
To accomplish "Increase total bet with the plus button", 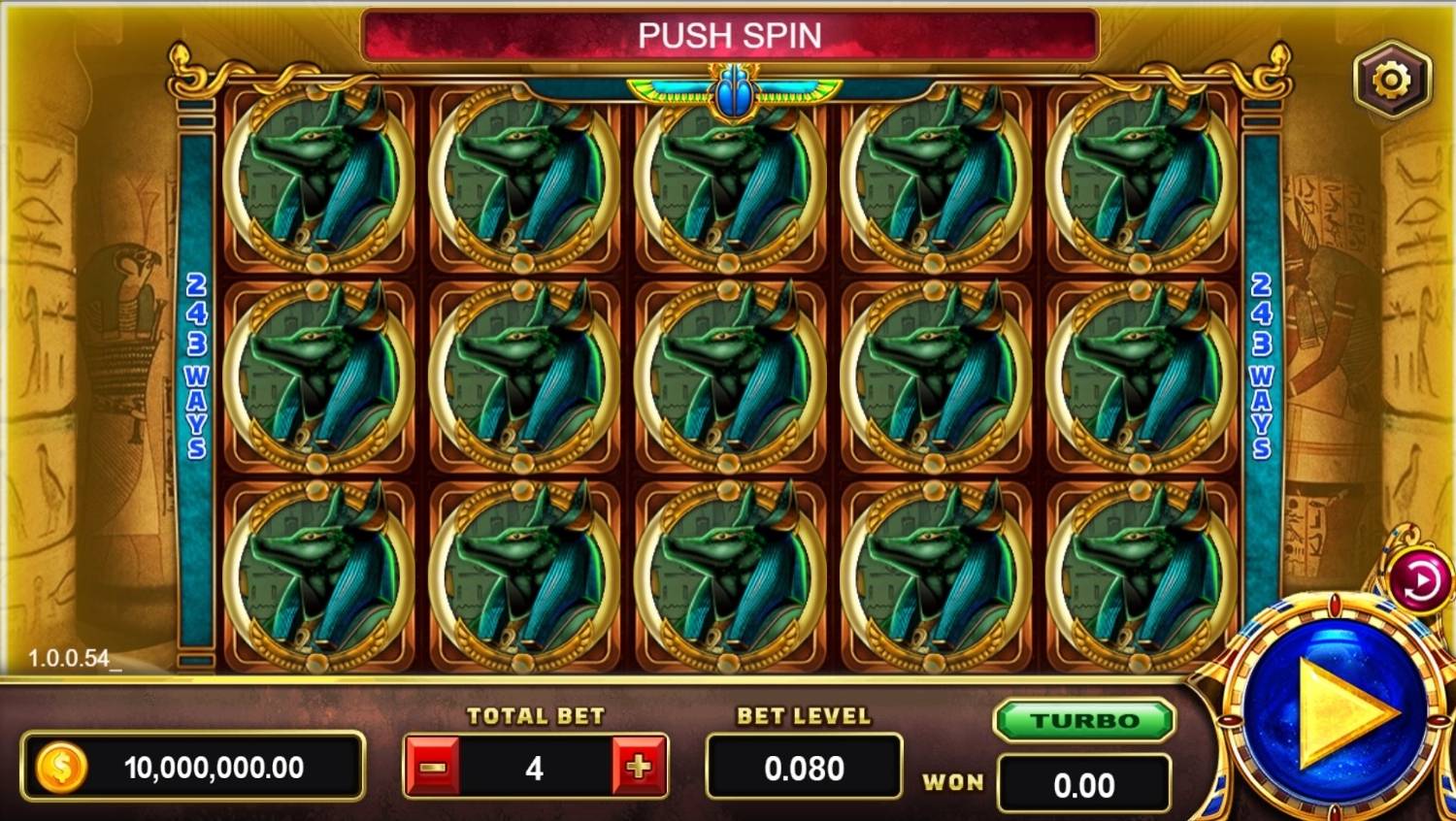I will click(x=639, y=768).
